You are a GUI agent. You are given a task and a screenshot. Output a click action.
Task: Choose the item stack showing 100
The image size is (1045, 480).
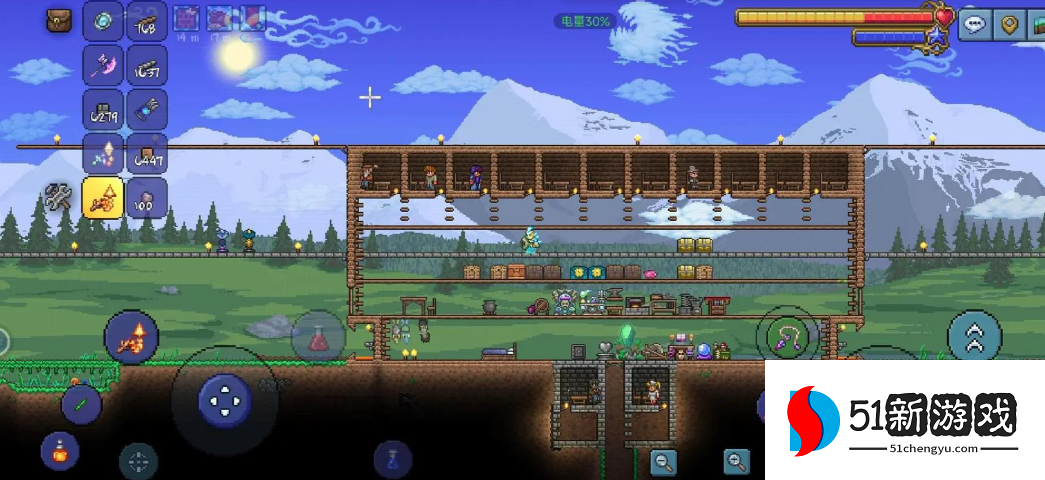pyautogui.click(x=147, y=197)
